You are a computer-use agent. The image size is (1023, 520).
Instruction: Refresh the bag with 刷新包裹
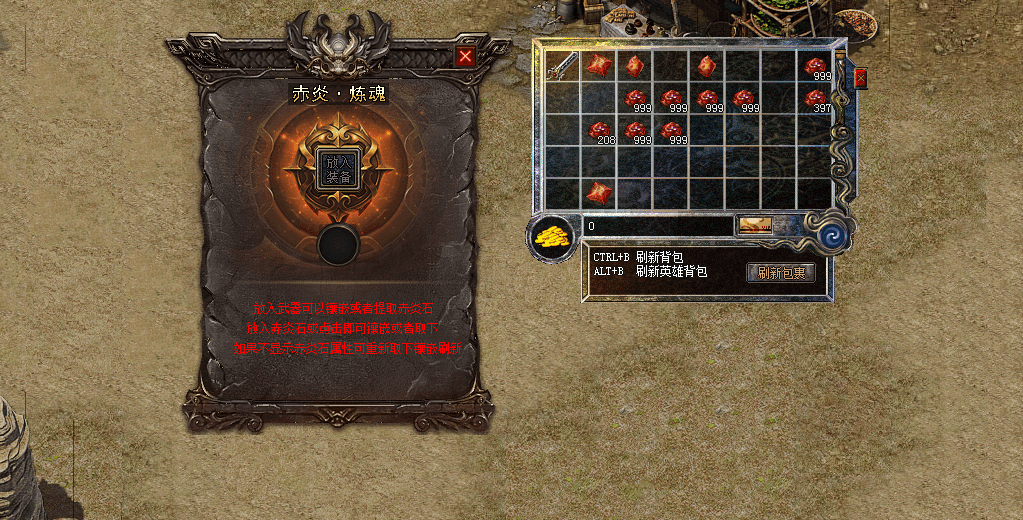pyautogui.click(x=780, y=272)
